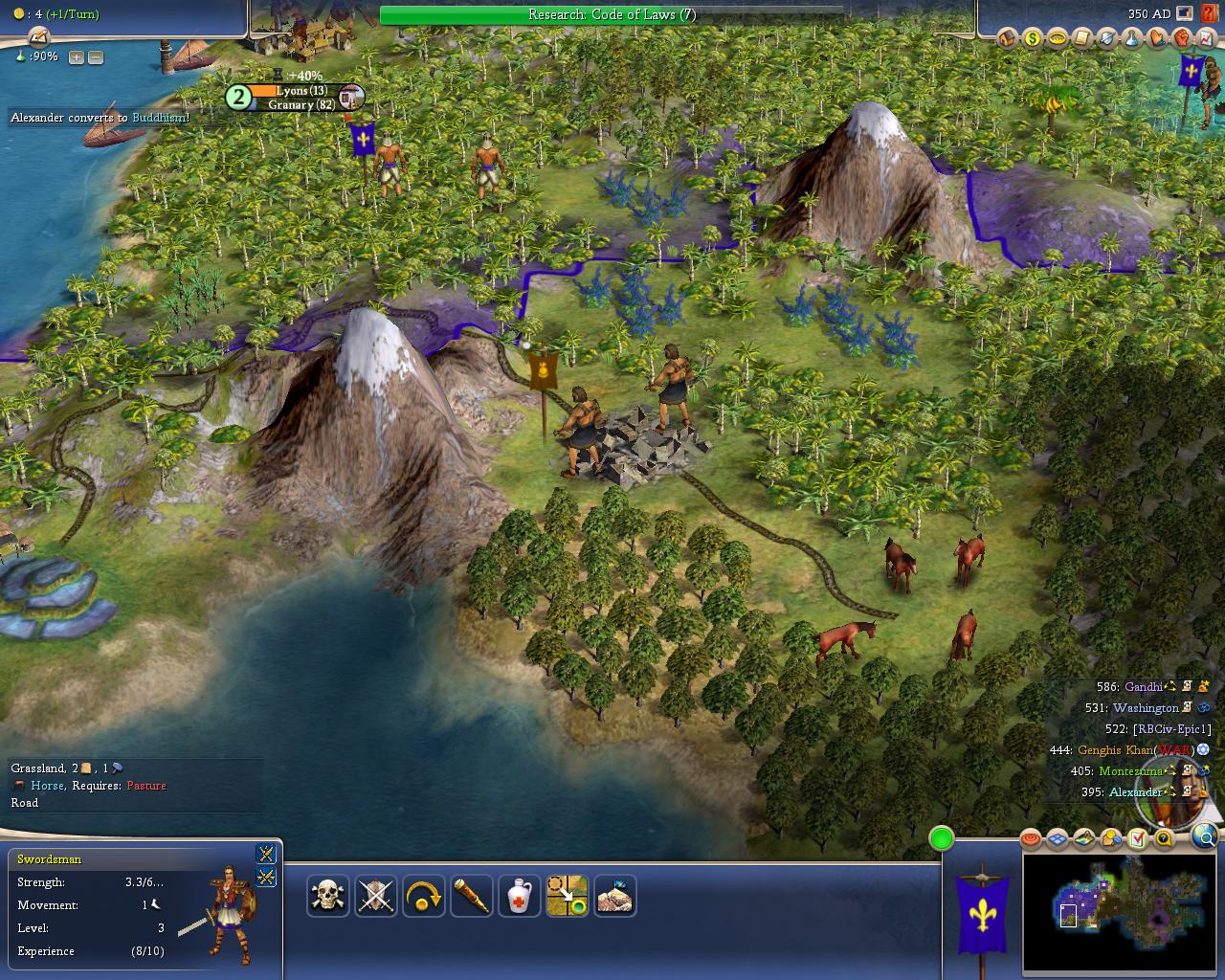The height and width of the screenshot is (980, 1225).
Task: Activate Go To mode for the Swordsman
Action: click(567, 897)
